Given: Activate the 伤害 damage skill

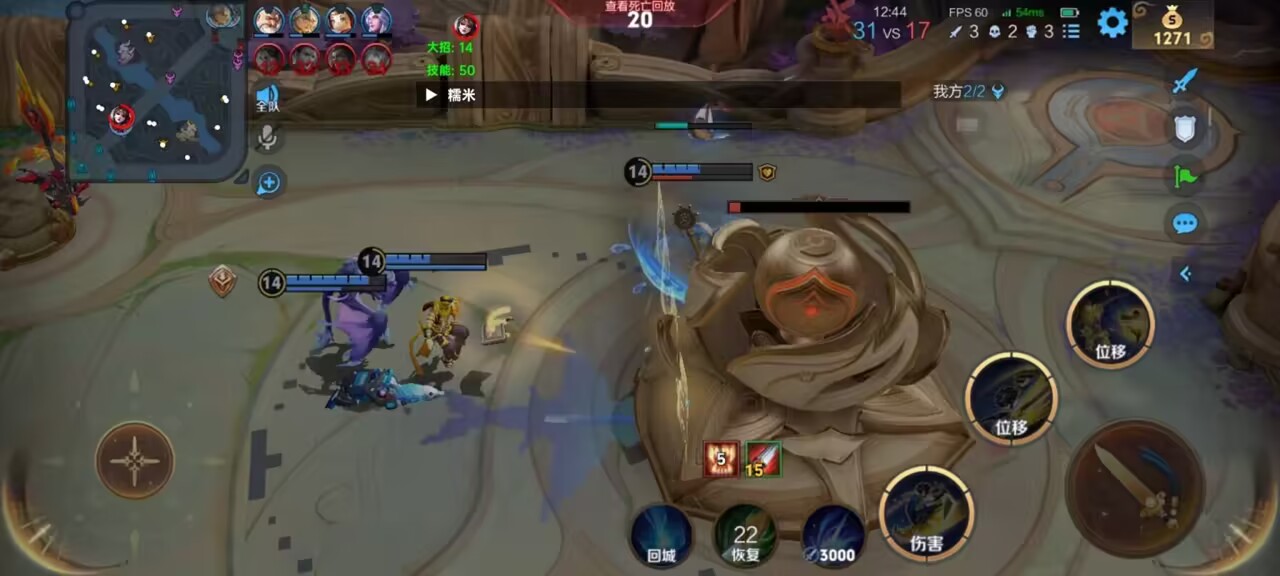Looking at the screenshot, I should click(926, 512).
